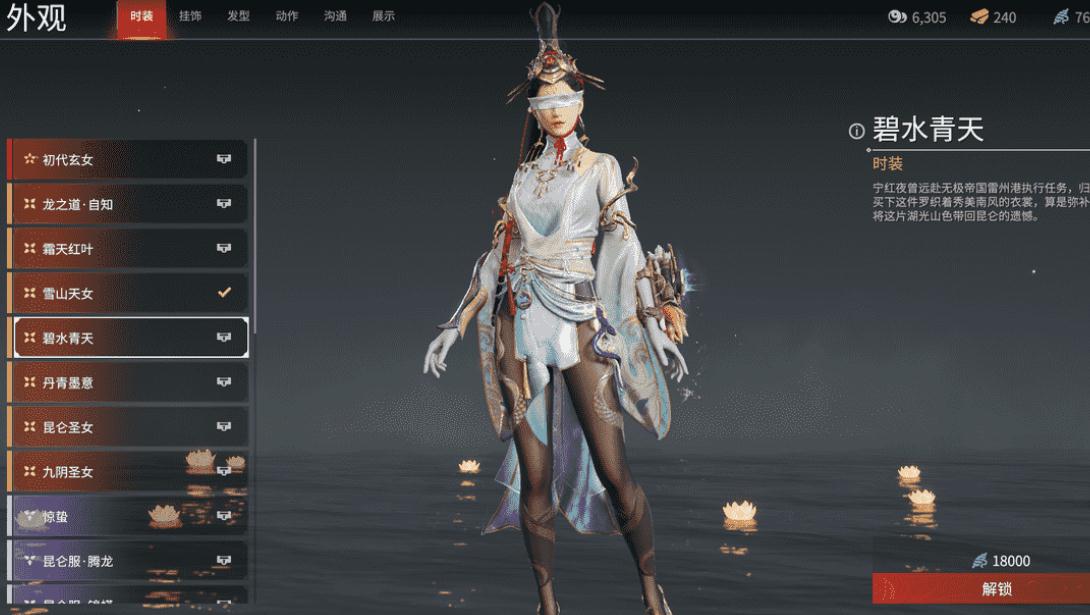Pick the 雪山天女 outfit

[x=128, y=293]
